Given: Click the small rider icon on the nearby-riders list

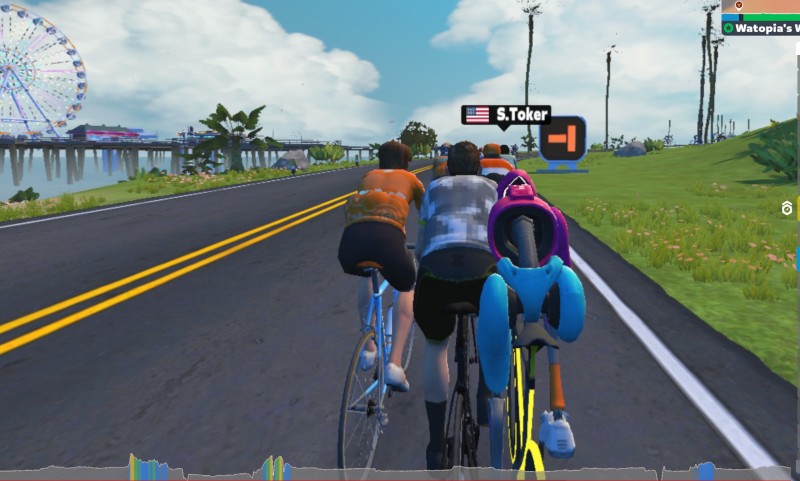Looking at the screenshot, I should (787, 208).
